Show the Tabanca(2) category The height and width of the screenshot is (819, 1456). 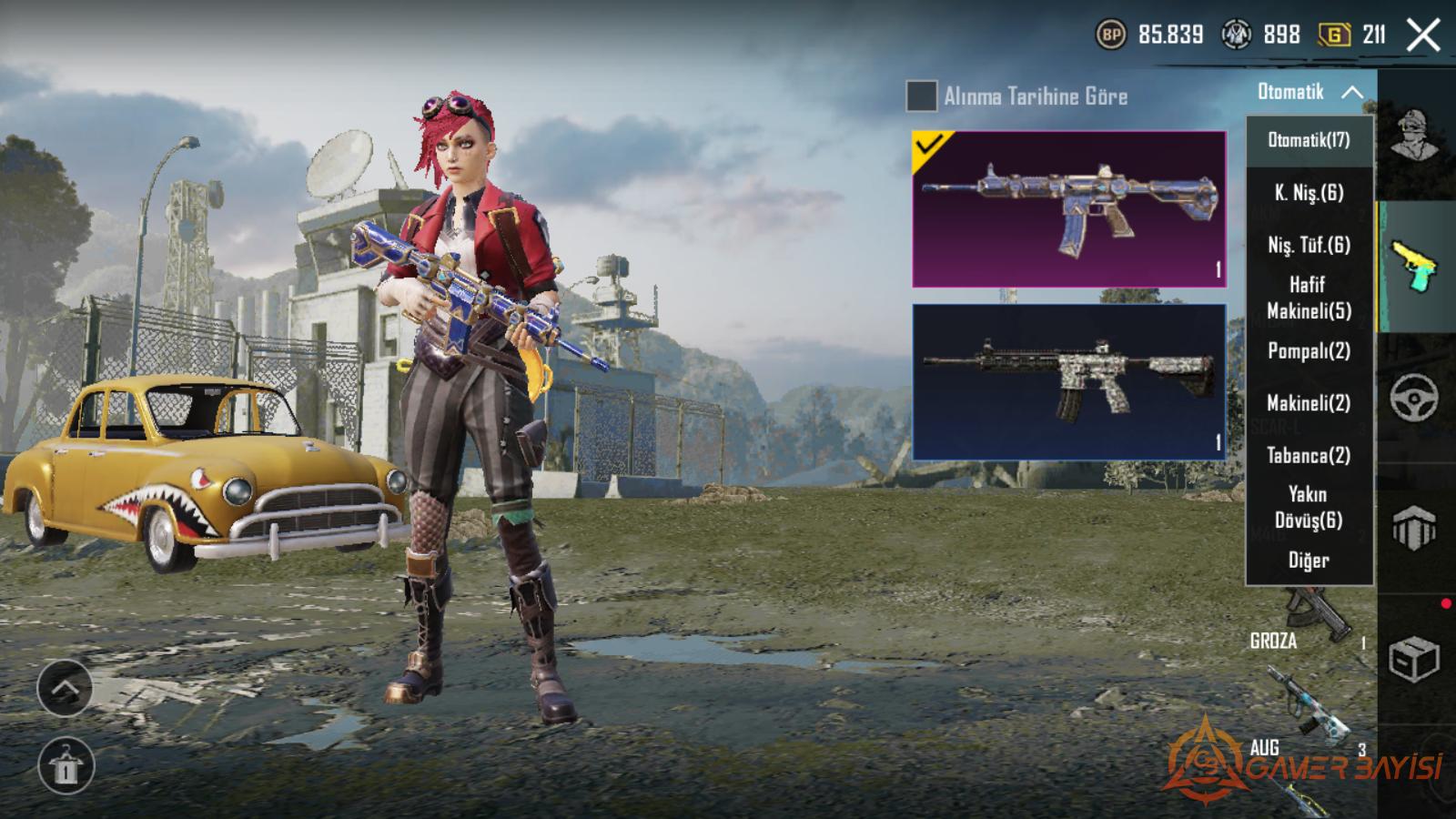click(x=1309, y=456)
